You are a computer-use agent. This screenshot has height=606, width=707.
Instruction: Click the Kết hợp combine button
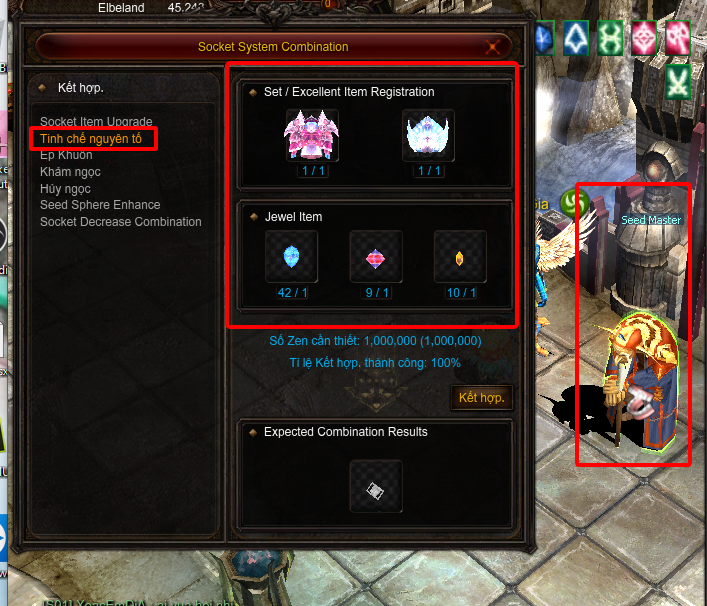coord(482,397)
